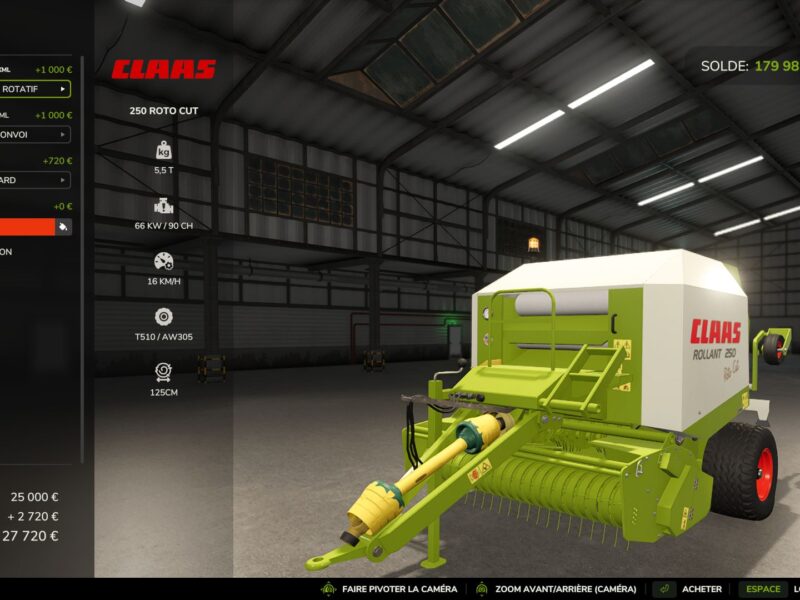Open the ROTATIF option selector
The height and width of the screenshot is (600, 800).
coord(35,89)
